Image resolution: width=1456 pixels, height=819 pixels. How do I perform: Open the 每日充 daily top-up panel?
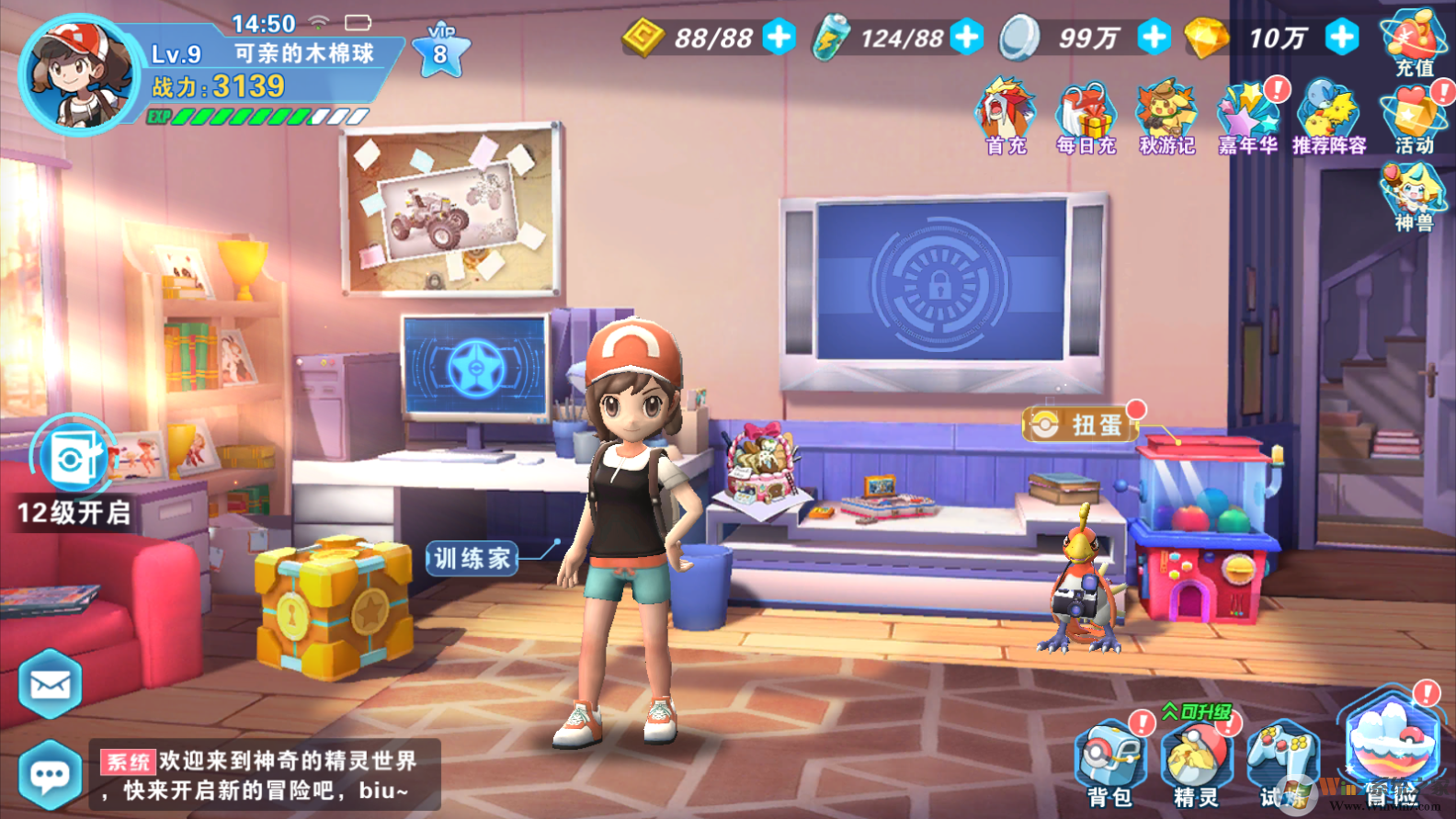tap(1083, 110)
